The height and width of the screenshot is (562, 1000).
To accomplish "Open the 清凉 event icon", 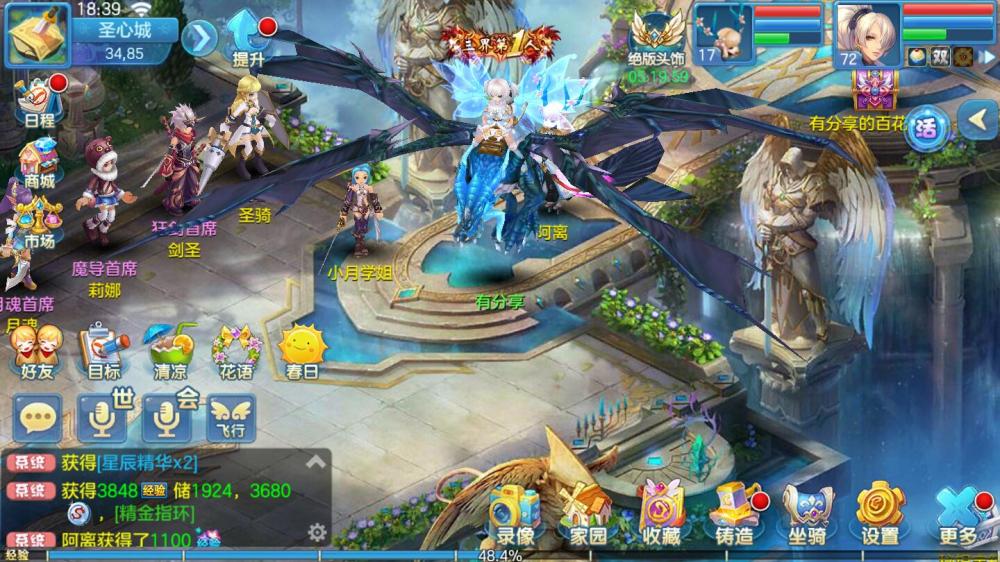I will [x=170, y=352].
